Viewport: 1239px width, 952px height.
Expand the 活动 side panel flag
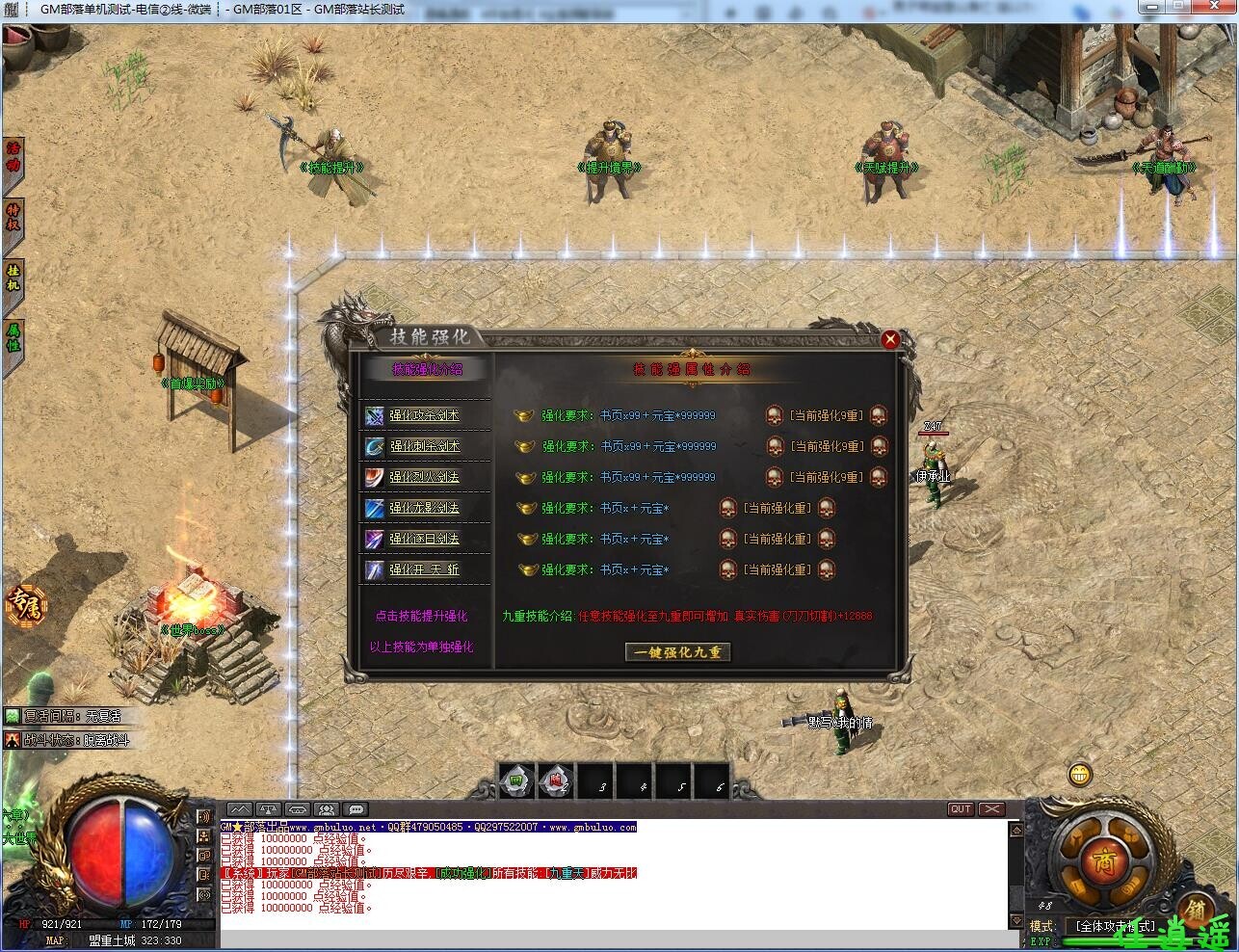[13, 158]
